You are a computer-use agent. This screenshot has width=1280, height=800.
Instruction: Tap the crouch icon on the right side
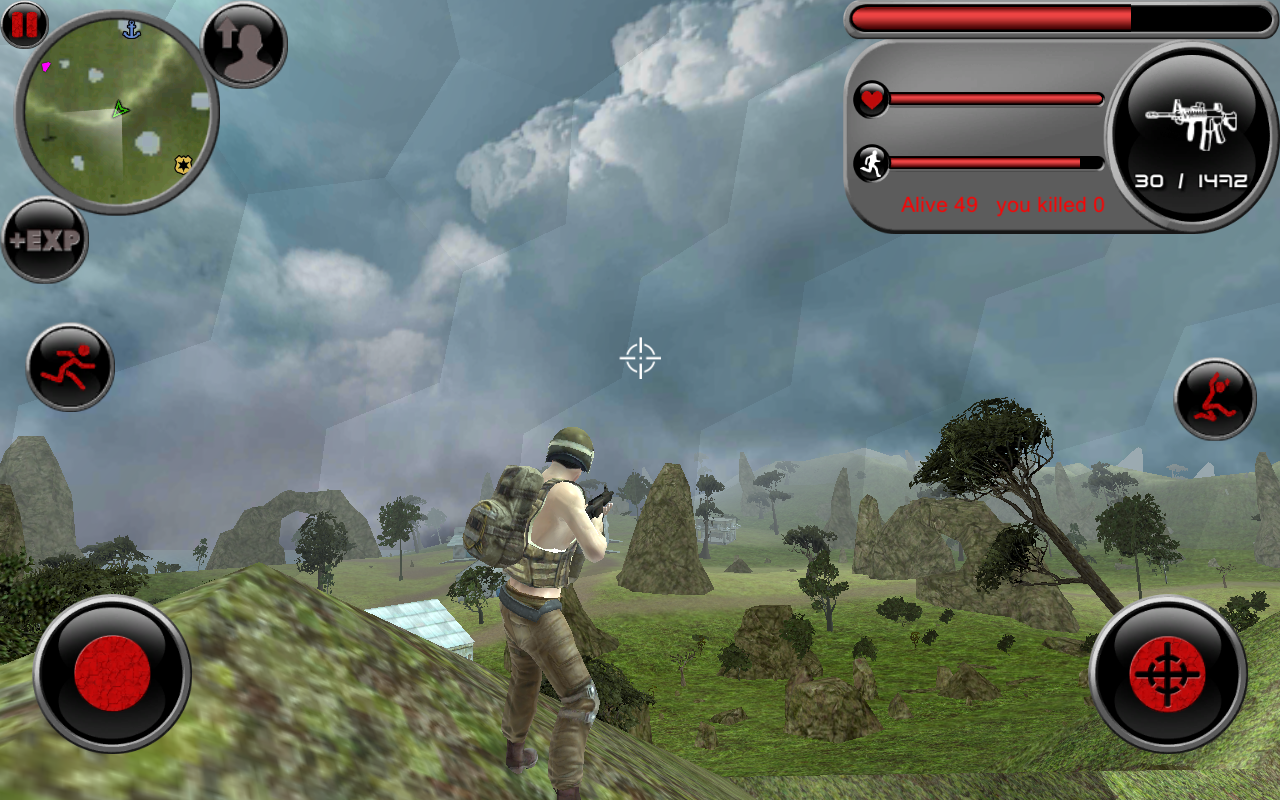[x=1213, y=397]
